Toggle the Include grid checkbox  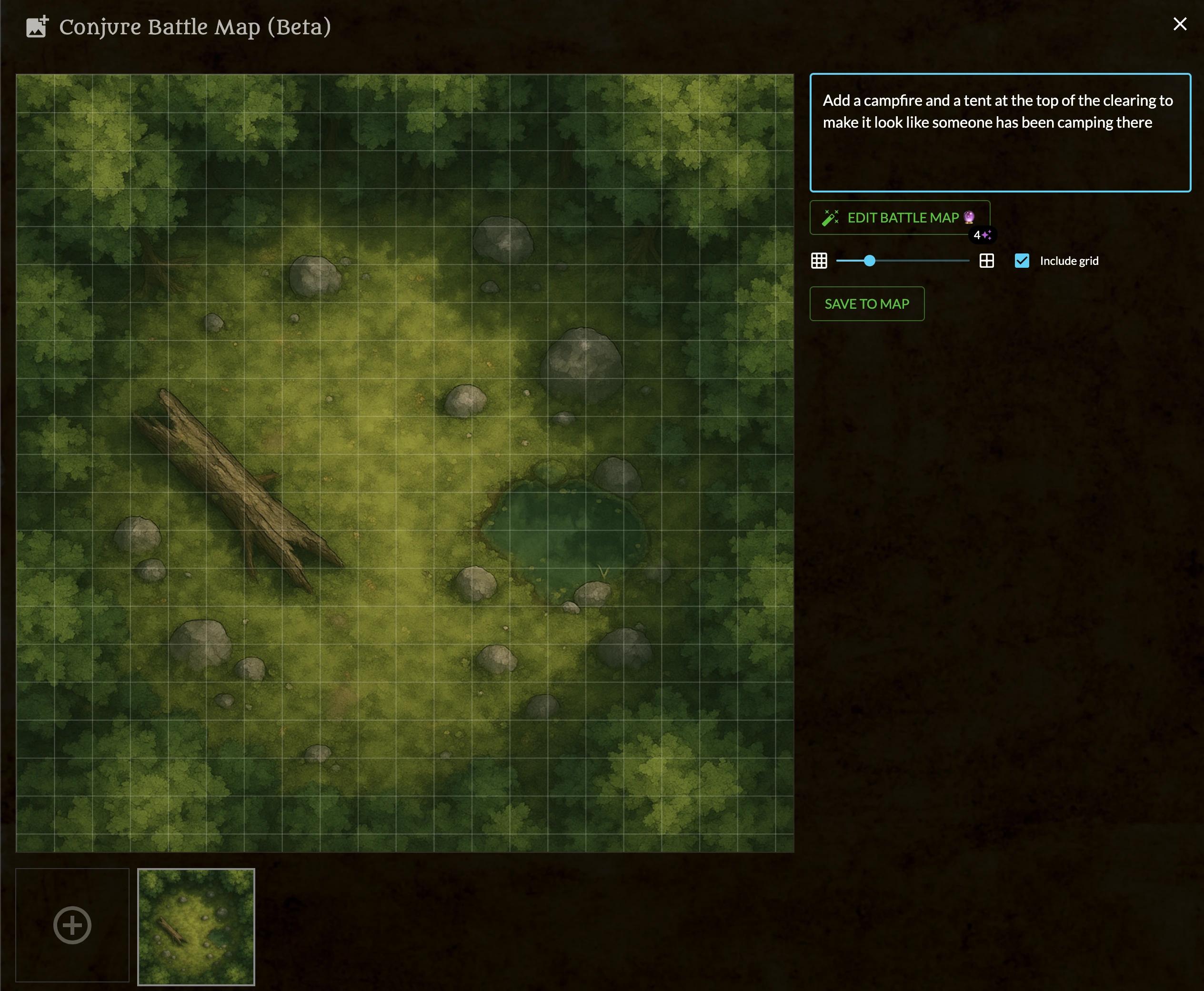pyautogui.click(x=1022, y=261)
